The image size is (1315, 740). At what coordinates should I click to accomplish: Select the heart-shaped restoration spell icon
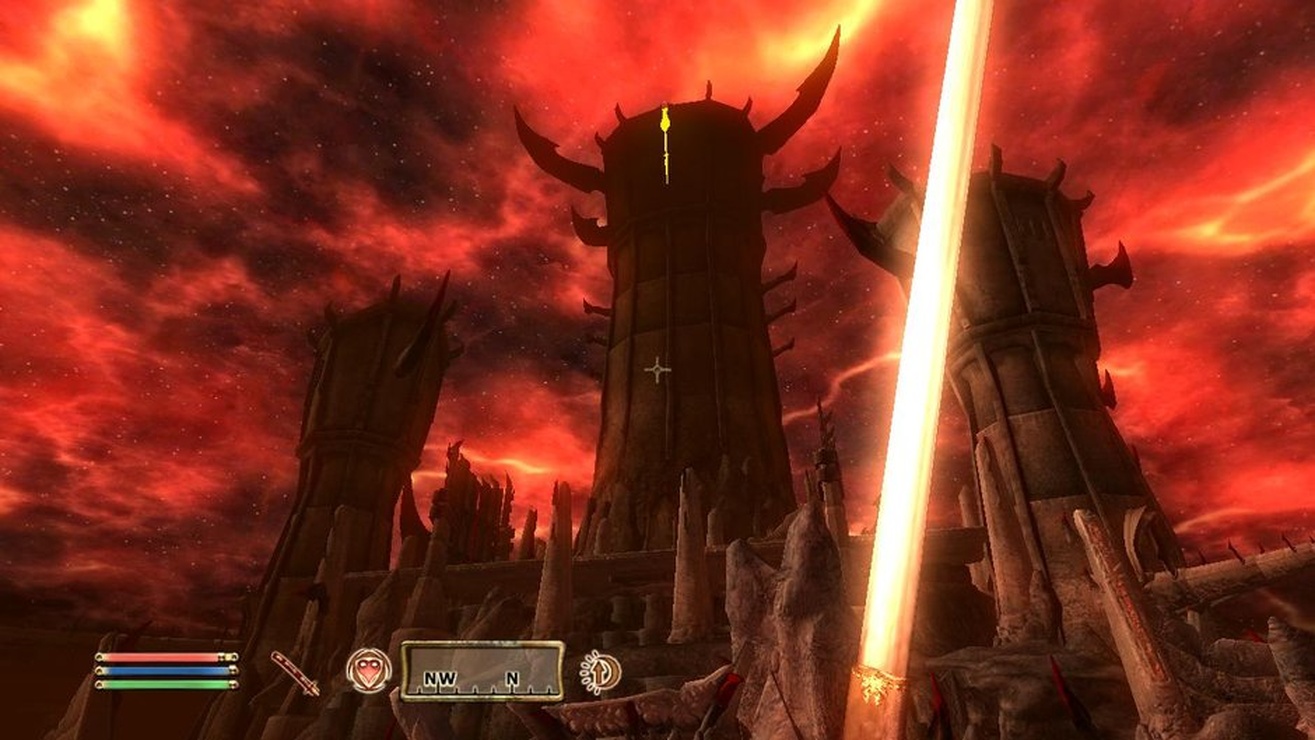coord(368,670)
